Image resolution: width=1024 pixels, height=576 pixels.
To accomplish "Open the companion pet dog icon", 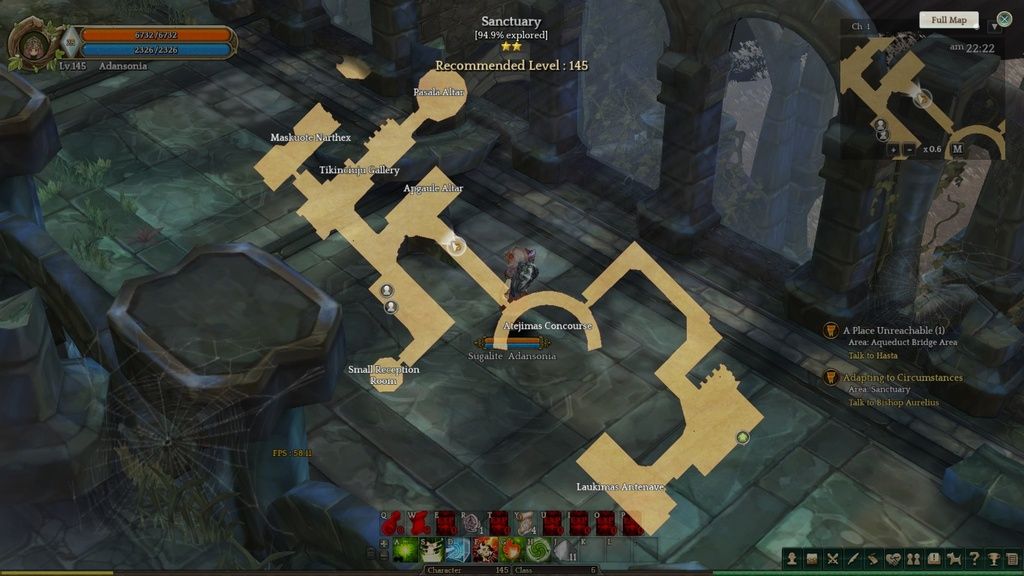I will point(954,559).
